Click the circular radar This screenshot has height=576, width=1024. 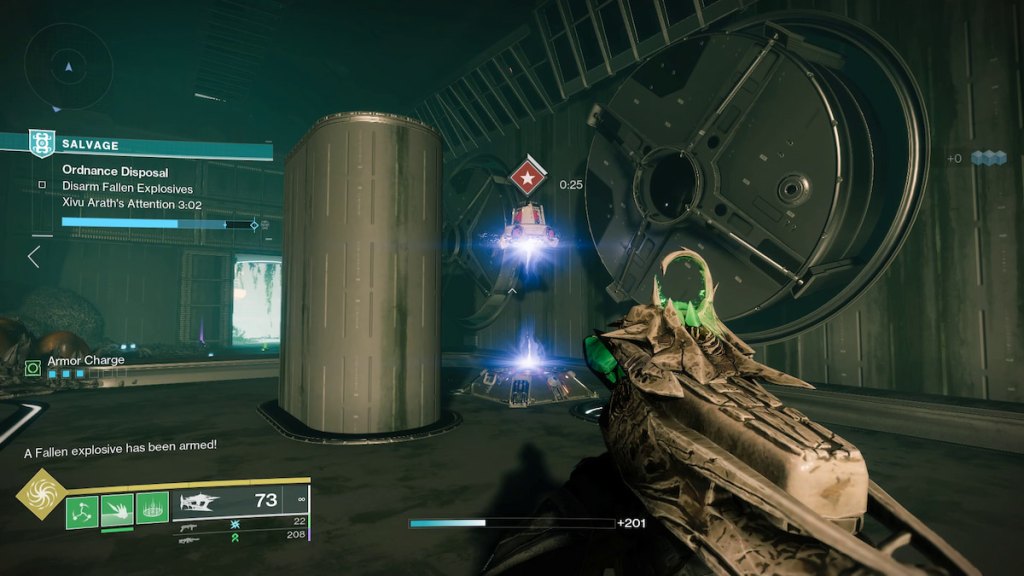coord(68,67)
